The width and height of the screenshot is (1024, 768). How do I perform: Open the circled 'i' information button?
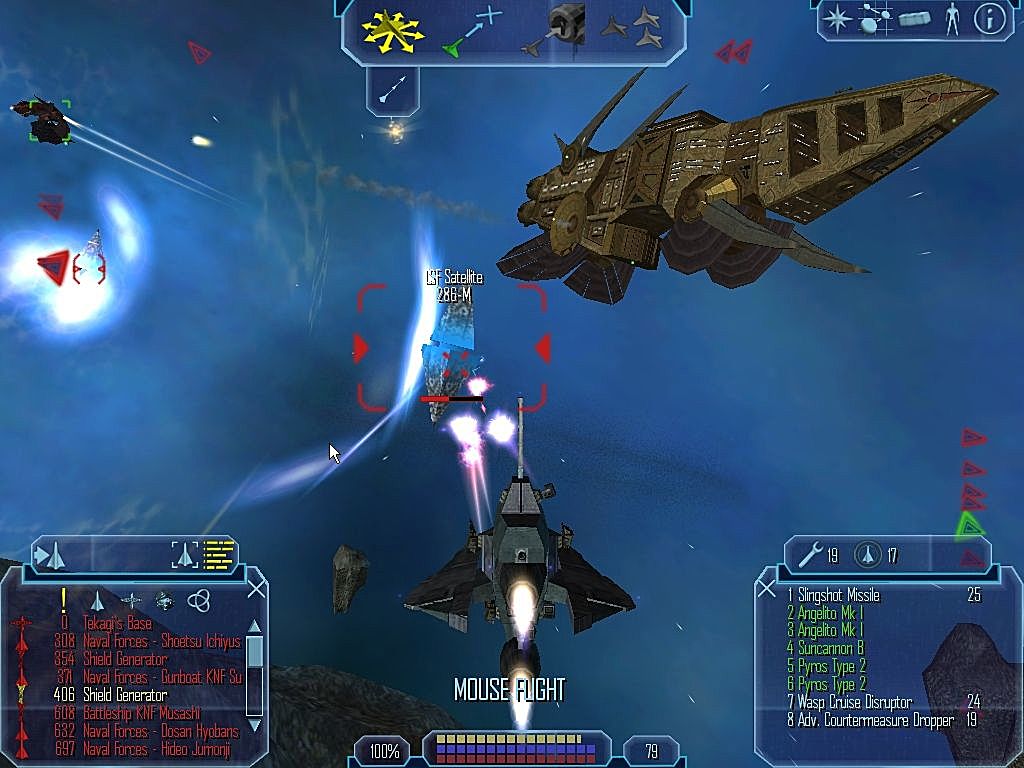pos(989,20)
